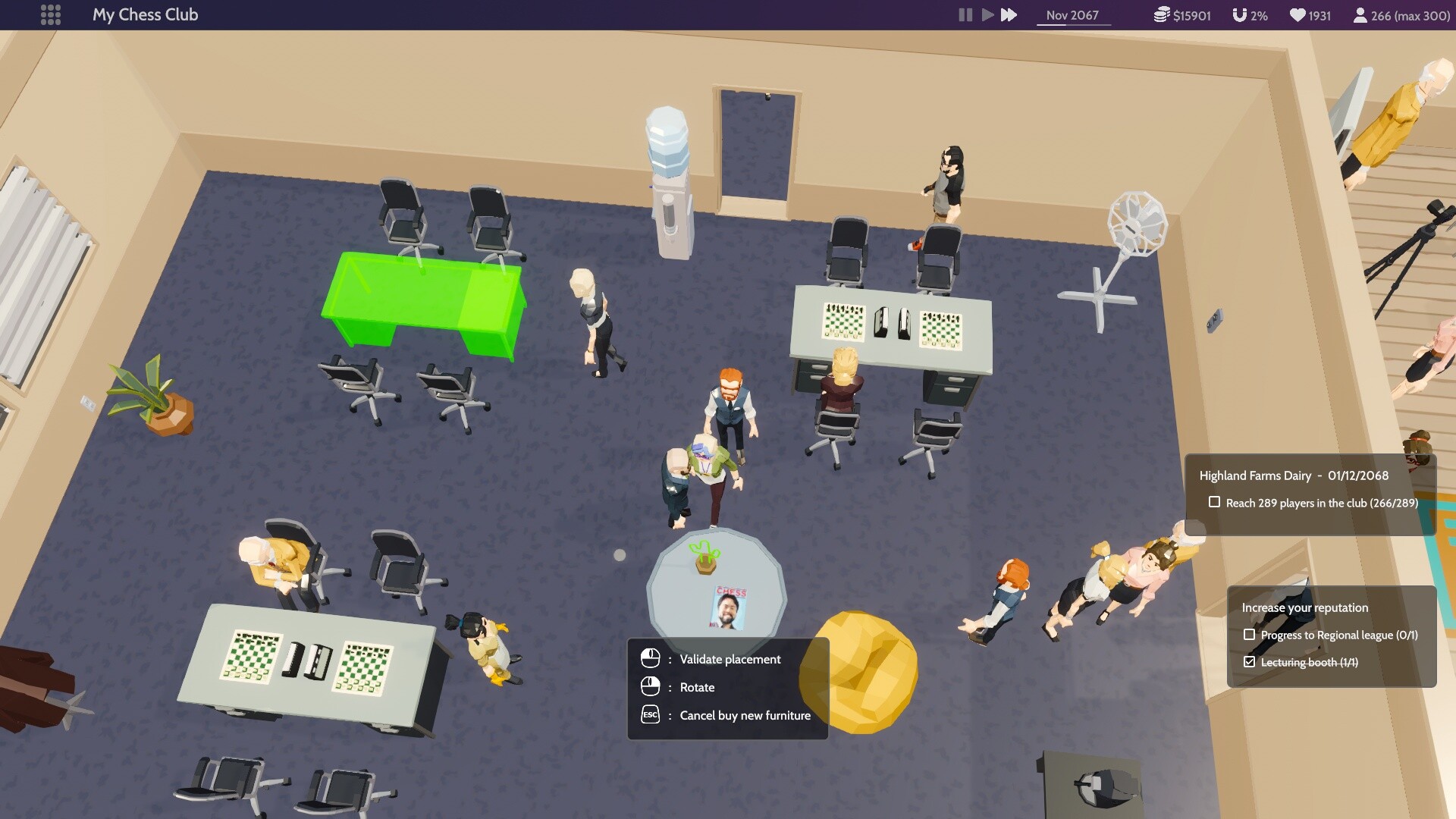Click the Rotate mouse button icon
1456x819 pixels.
point(651,687)
